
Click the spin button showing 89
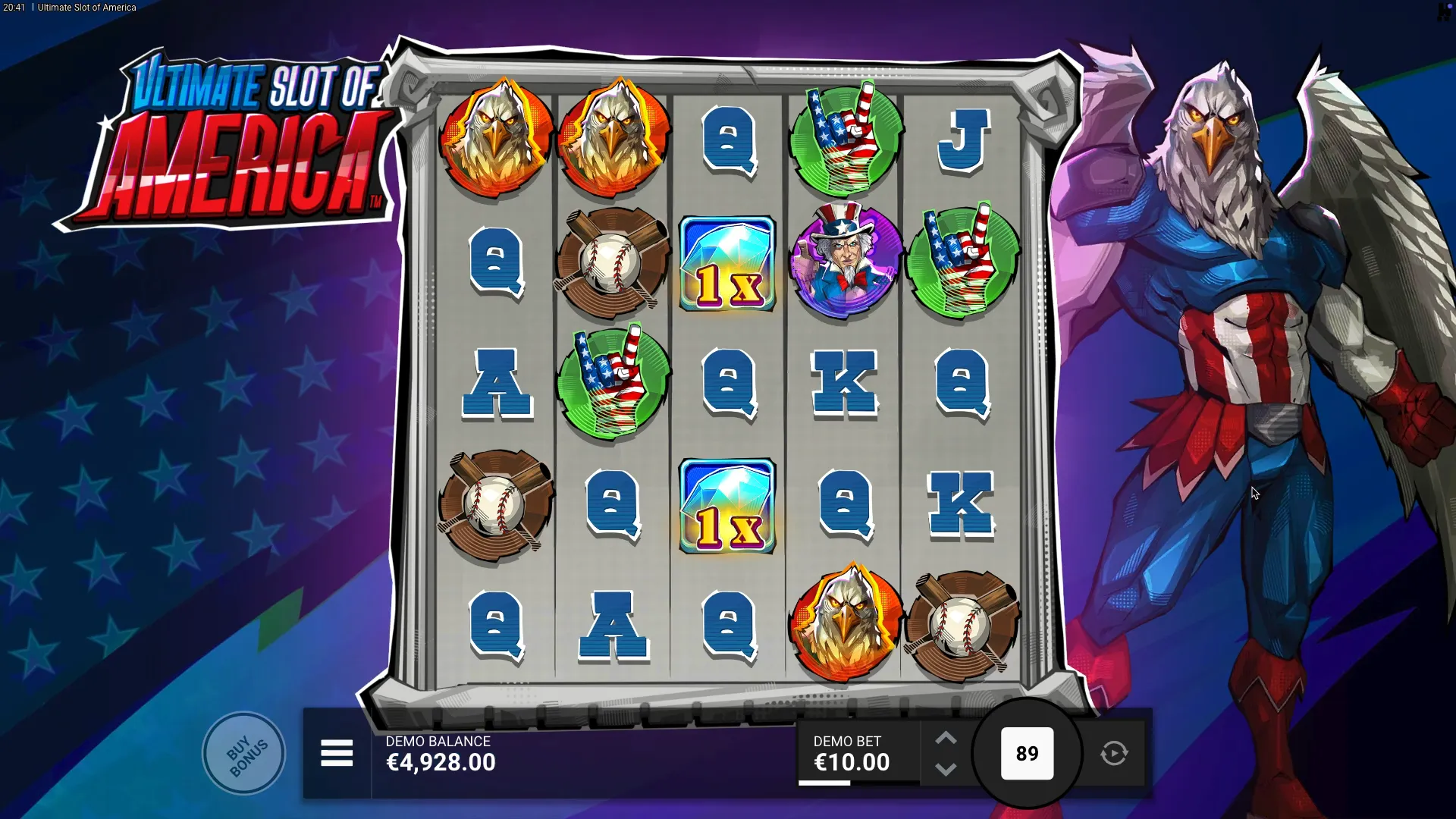[1027, 753]
